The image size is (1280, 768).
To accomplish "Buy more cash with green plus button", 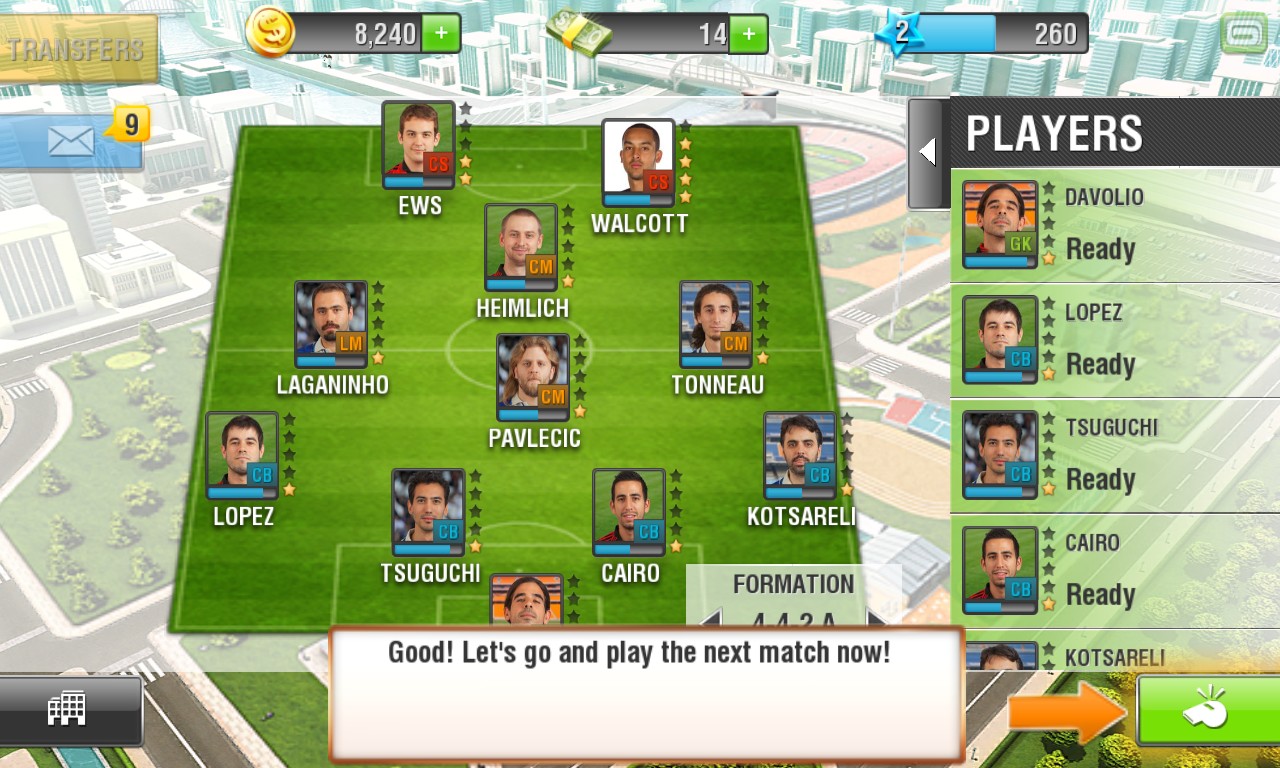I will coord(748,34).
